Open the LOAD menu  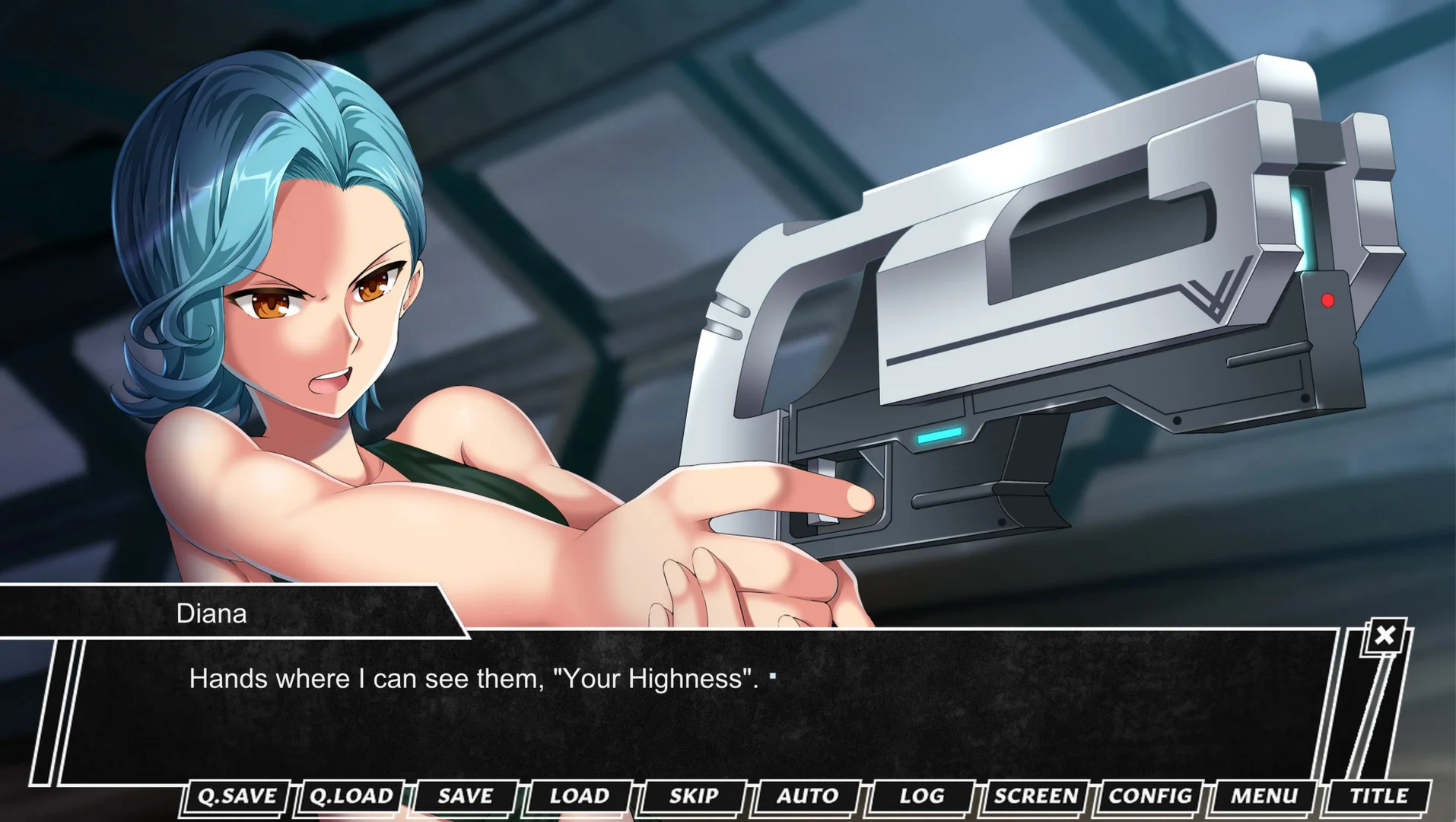pos(579,796)
